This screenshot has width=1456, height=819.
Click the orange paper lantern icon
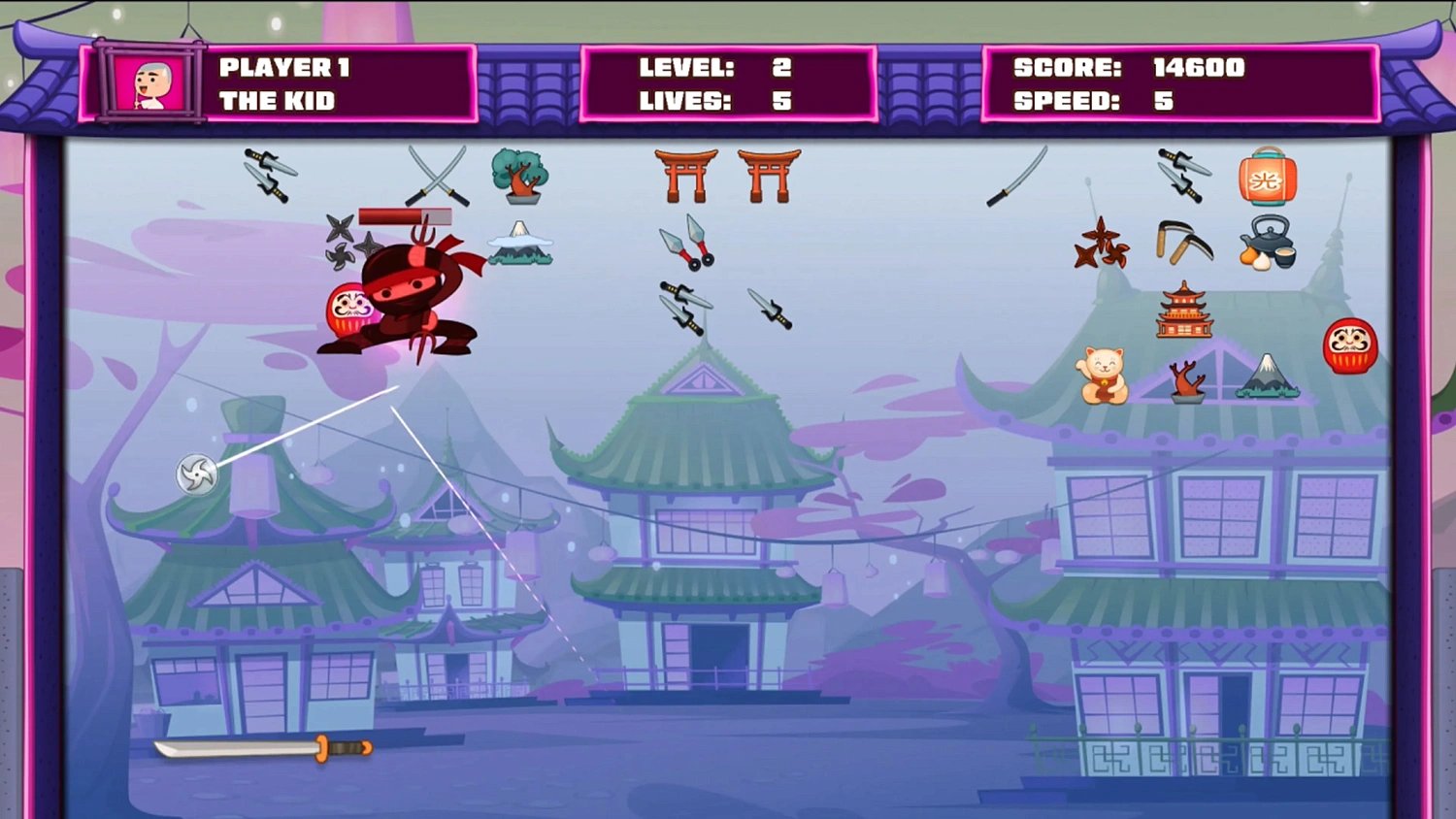1267,179
